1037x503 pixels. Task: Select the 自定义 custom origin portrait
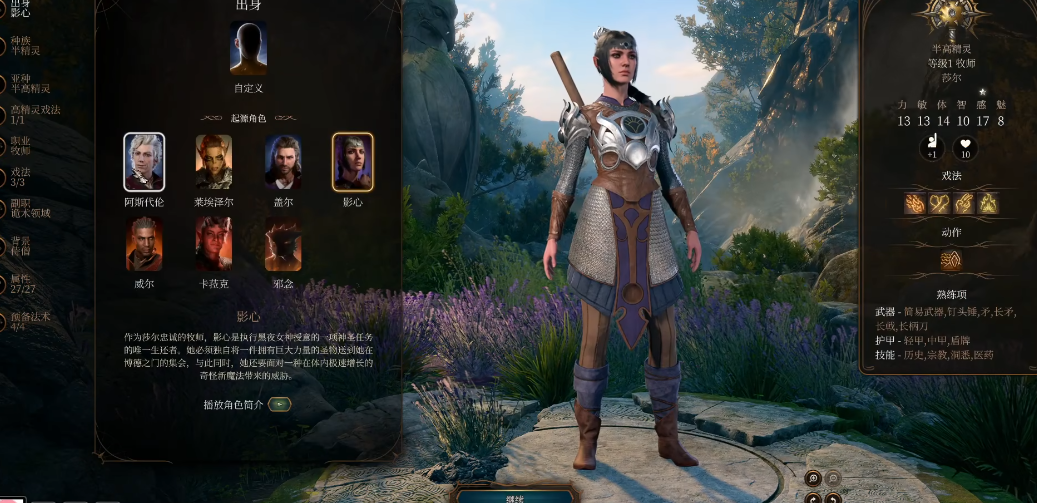[x=248, y=48]
